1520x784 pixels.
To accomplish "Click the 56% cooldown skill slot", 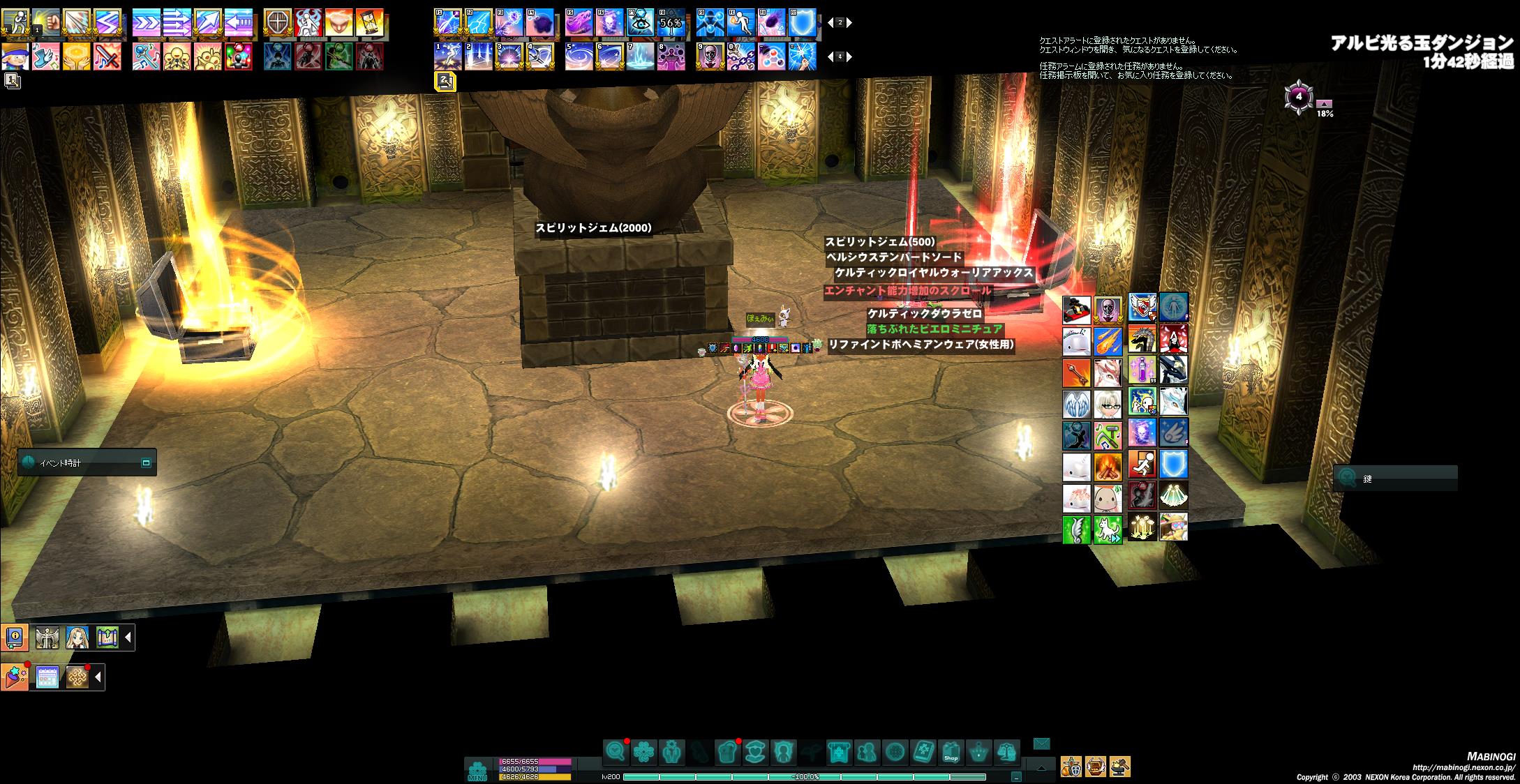I will tap(671, 23).
